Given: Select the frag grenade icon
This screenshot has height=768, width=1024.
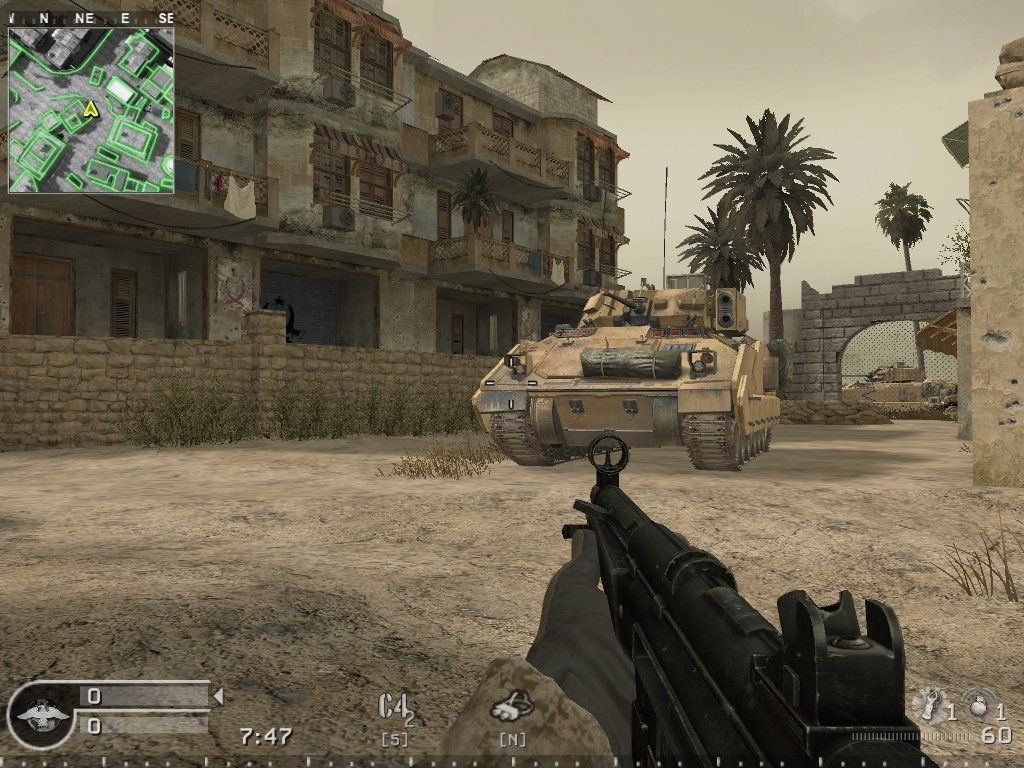Looking at the screenshot, I should click(x=976, y=705).
